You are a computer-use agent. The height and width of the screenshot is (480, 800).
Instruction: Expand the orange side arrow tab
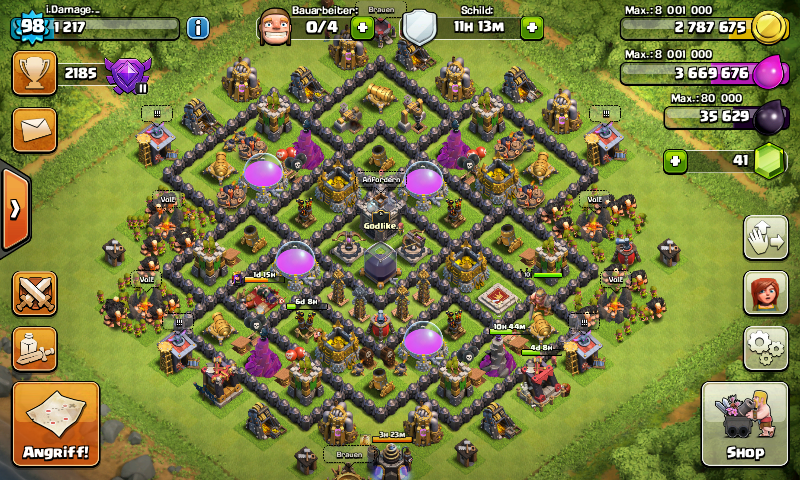point(15,209)
